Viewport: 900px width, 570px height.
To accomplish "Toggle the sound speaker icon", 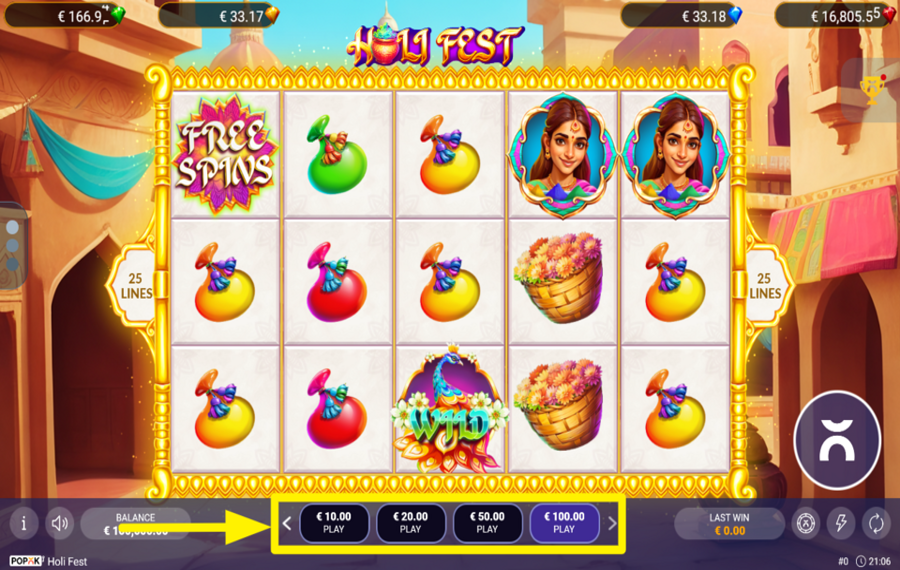I will coord(60,523).
